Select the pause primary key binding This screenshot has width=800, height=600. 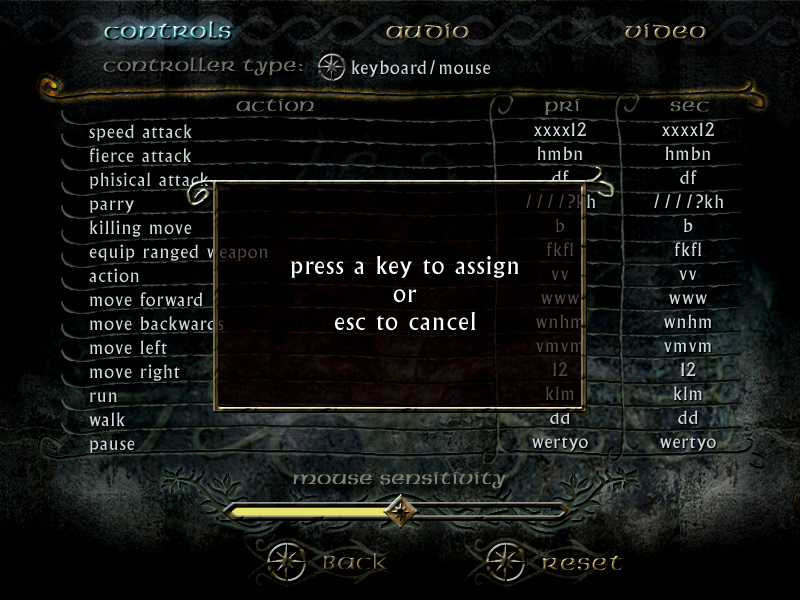(x=560, y=442)
